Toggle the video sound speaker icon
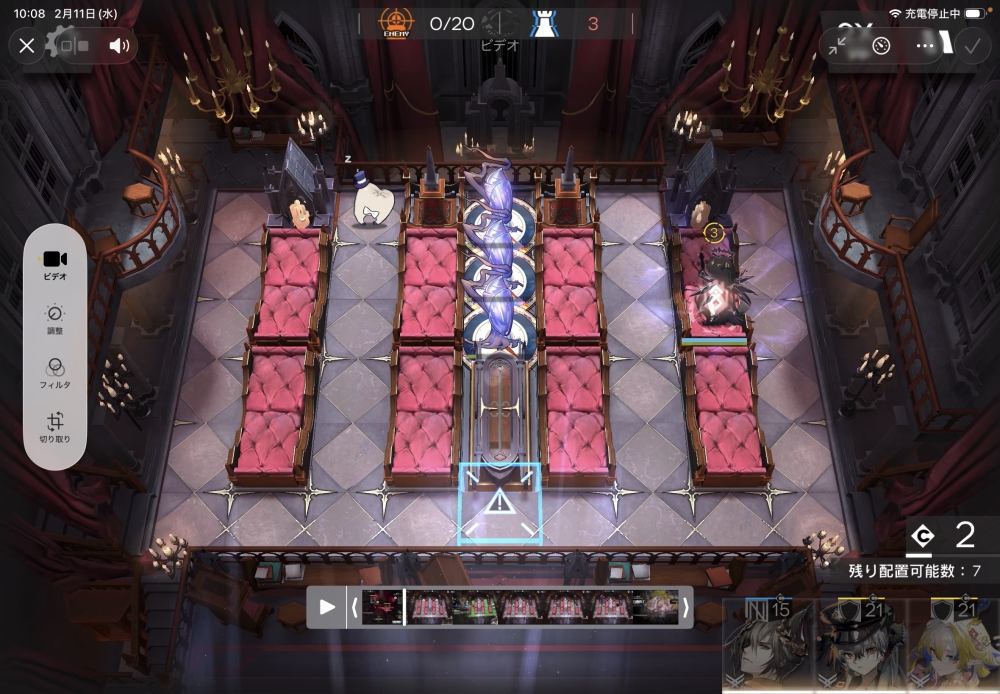Viewport: 1000px width, 694px height. pyautogui.click(x=120, y=45)
